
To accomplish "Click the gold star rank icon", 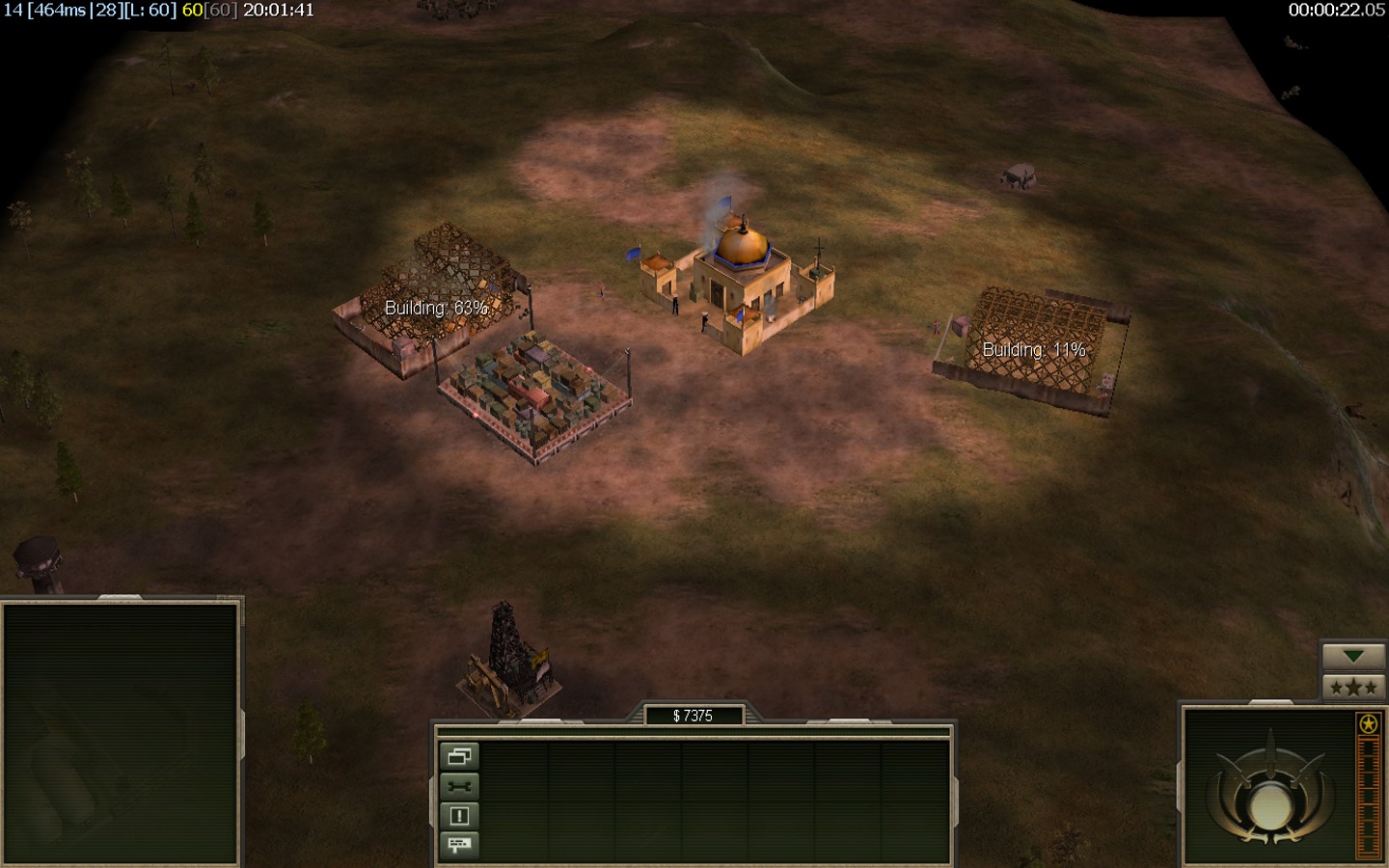I will click(x=1368, y=724).
